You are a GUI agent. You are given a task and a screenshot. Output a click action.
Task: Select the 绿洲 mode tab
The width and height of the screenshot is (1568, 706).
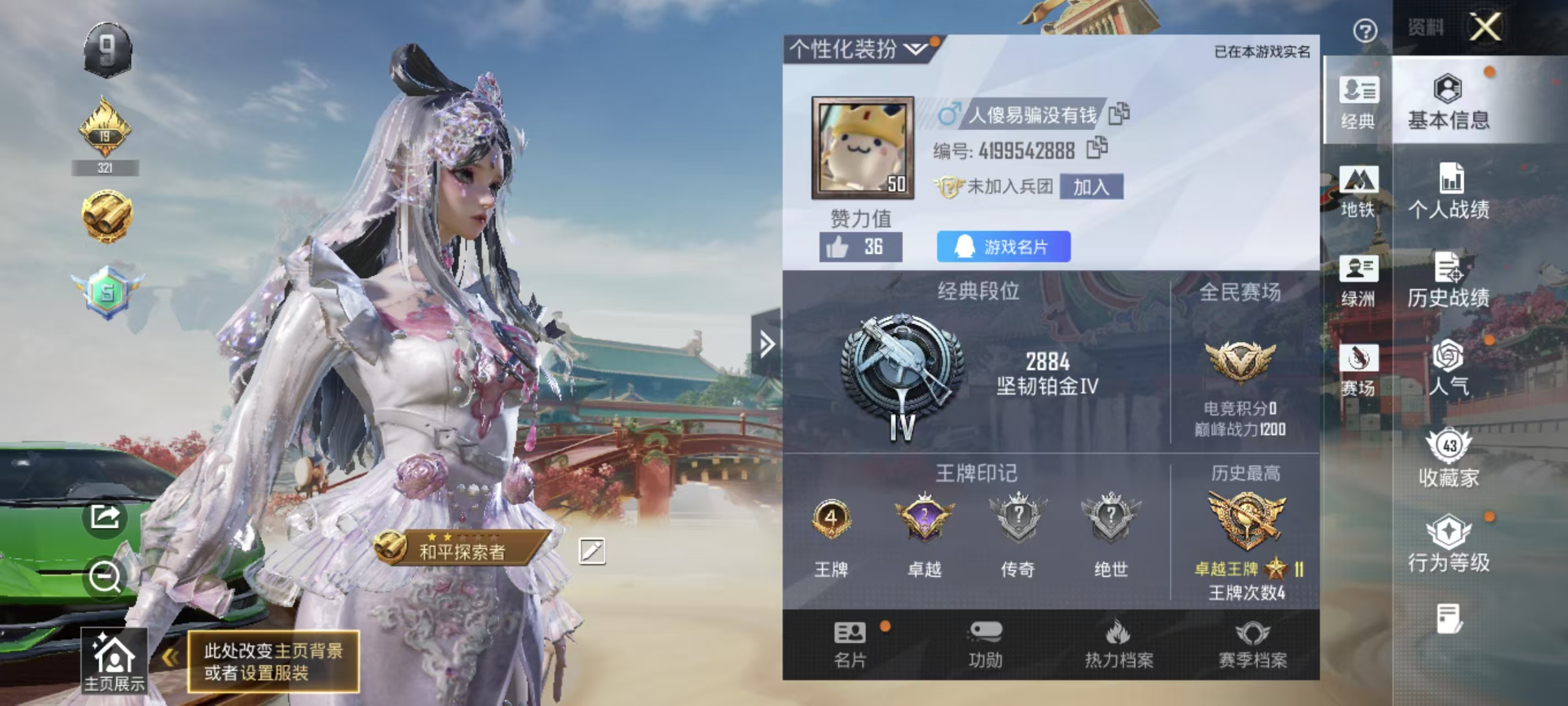pos(1357,281)
